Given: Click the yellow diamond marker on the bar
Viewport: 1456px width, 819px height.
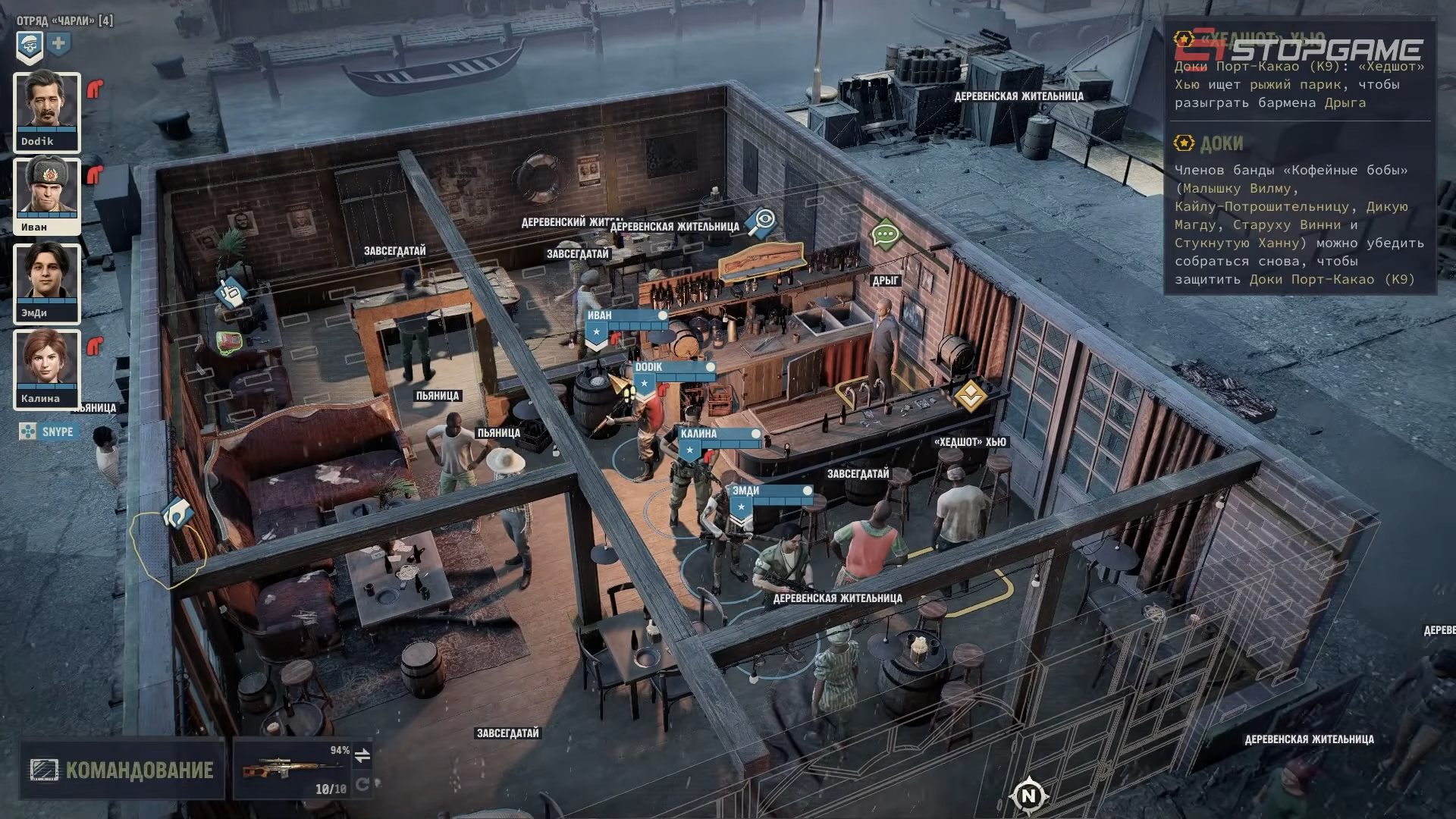Looking at the screenshot, I should tap(970, 395).
